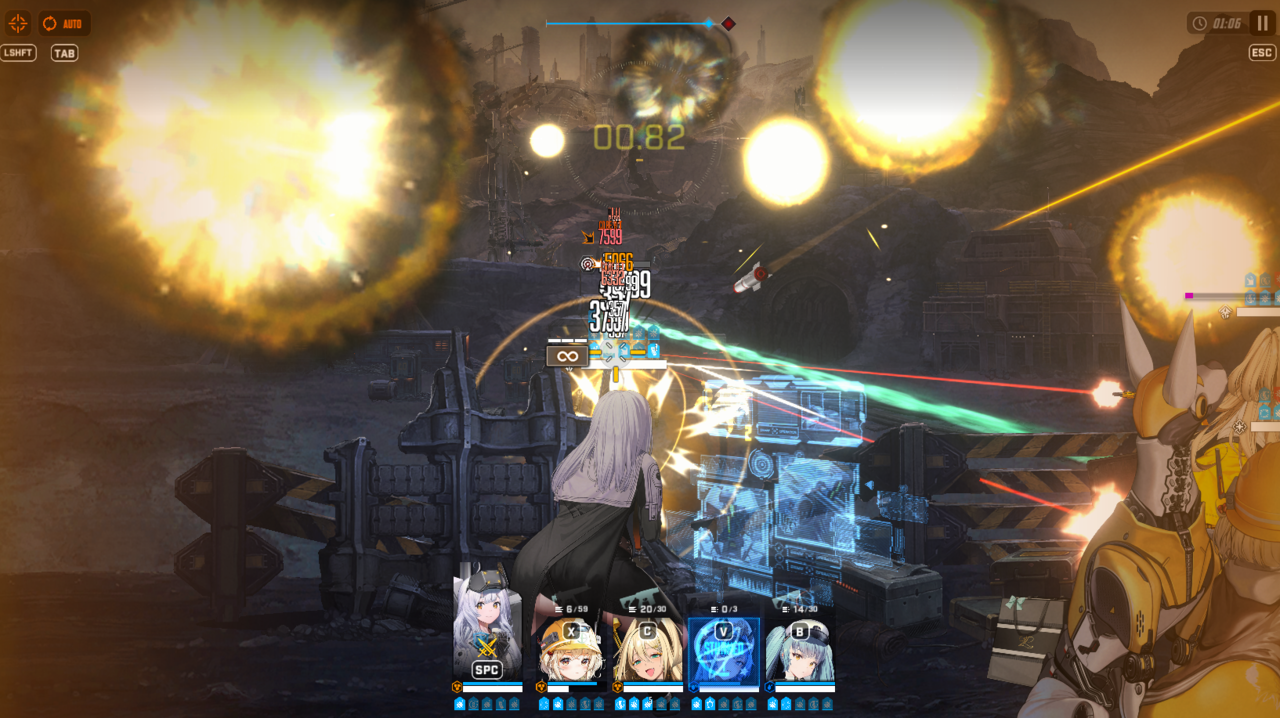Switch to the teal-haired character portrait

tap(799, 650)
